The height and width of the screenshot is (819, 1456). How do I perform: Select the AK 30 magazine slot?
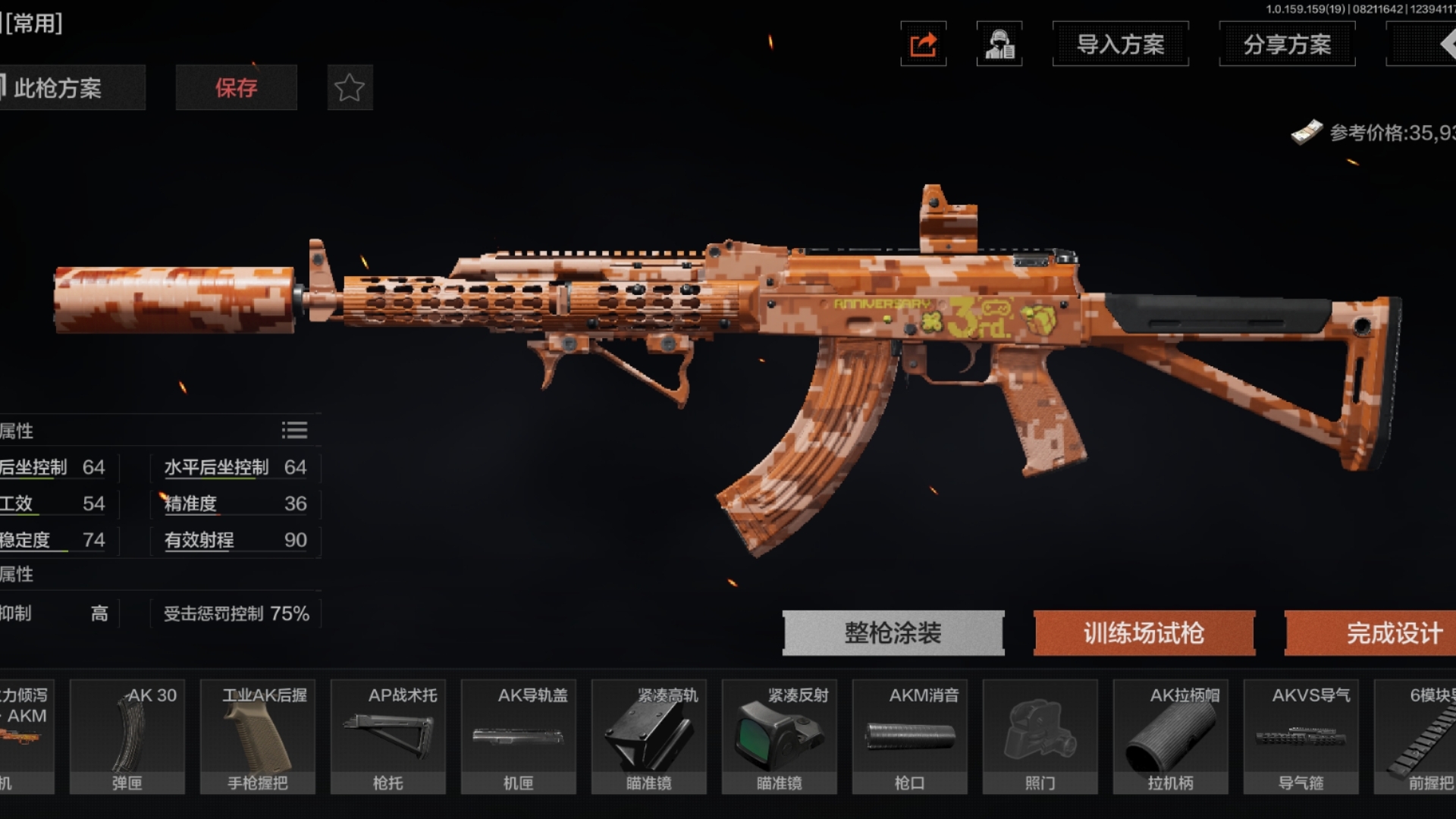127,736
